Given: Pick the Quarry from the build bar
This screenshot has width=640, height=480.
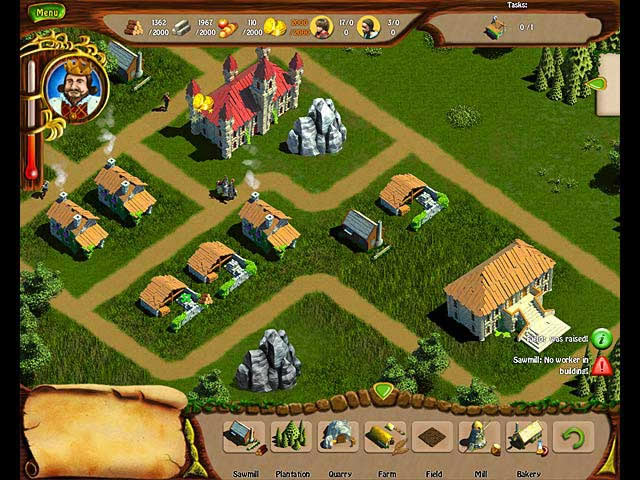Looking at the screenshot, I should click(x=338, y=437).
